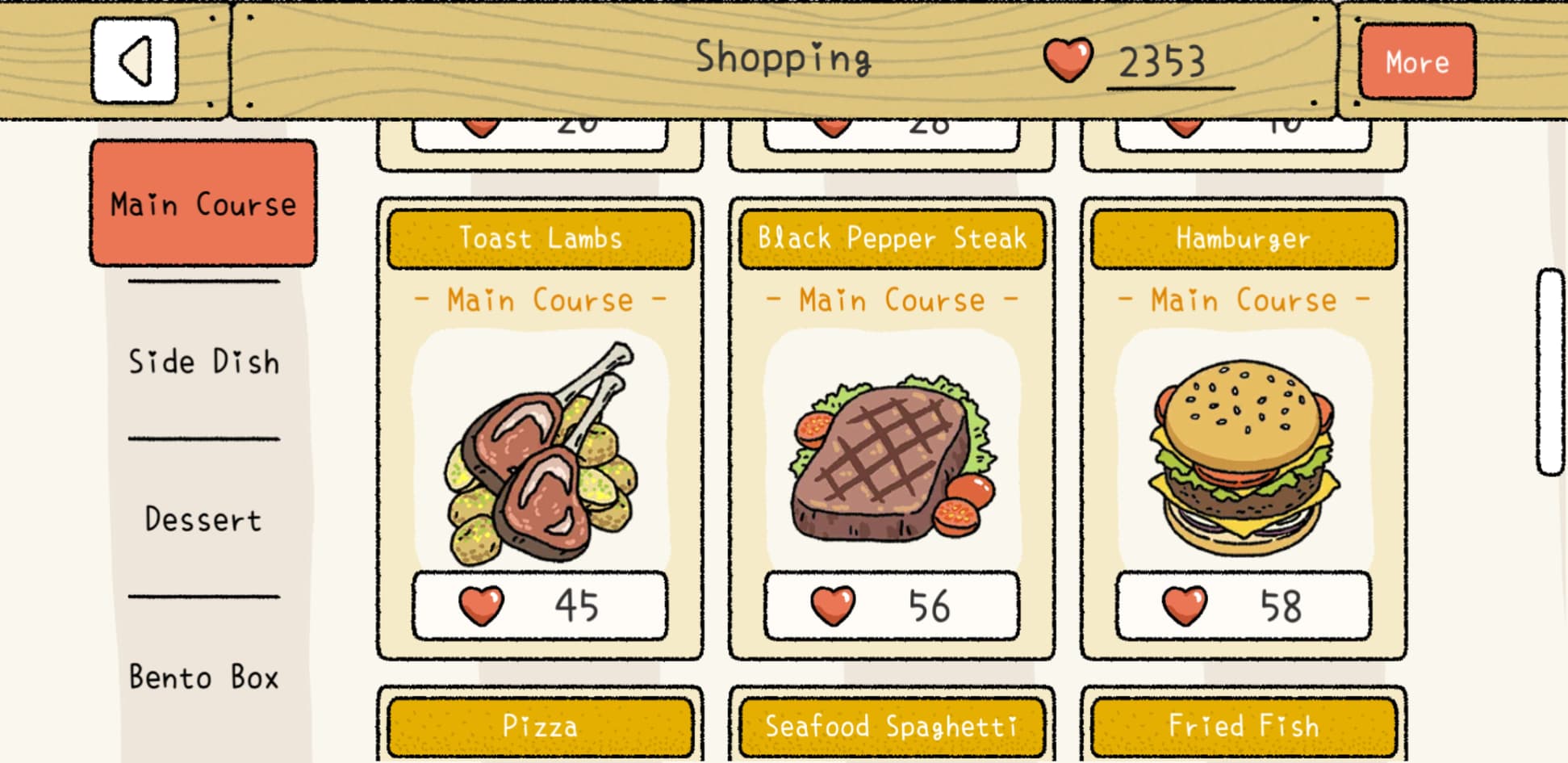Buy Toast Lambs for 45 hearts
Image resolution: width=1568 pixels, height=763 pixels.
pyautogui.click(x=540, y=606)
